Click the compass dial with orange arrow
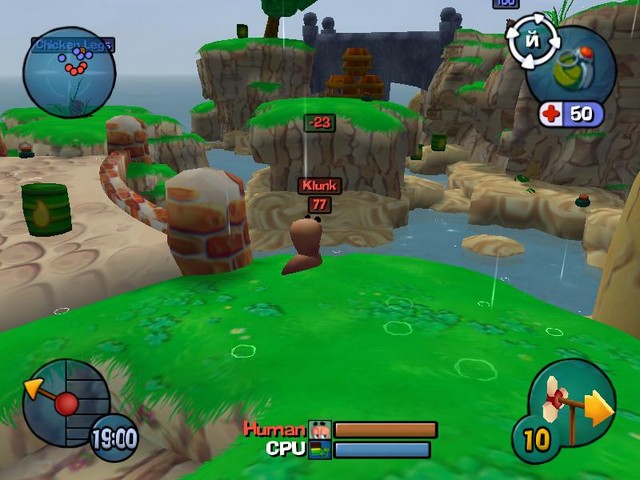 pos(64,402)
